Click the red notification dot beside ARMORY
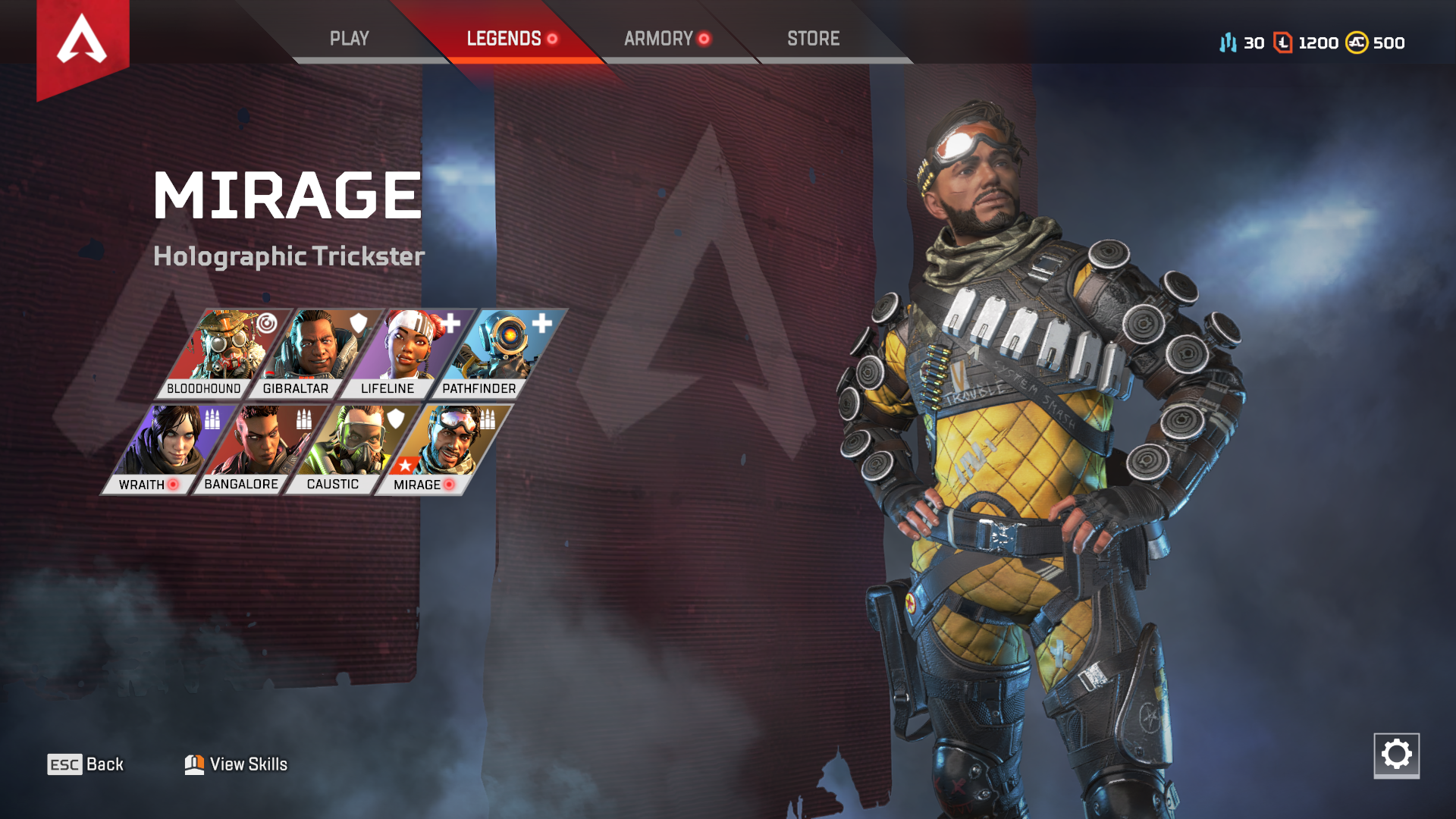The height and width of the screenshot is (819, 1456). (x=703, y=39)
